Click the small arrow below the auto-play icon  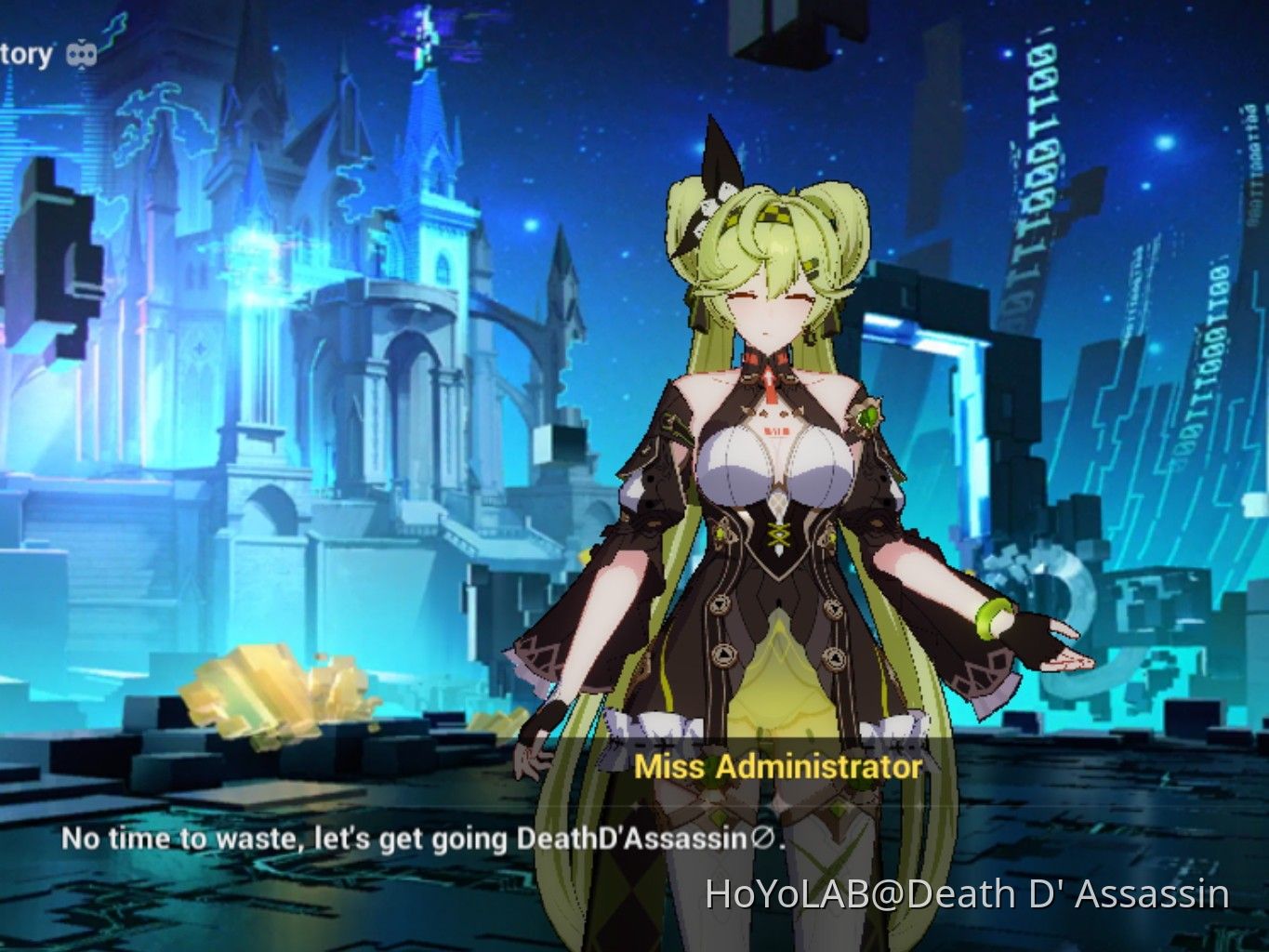coord(82,68)
